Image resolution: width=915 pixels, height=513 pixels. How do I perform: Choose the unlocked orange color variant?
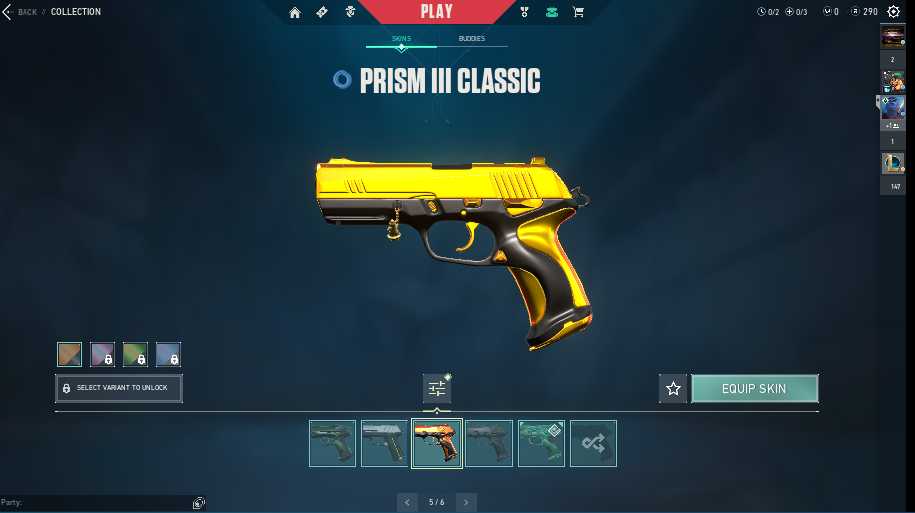click(69, 354)
